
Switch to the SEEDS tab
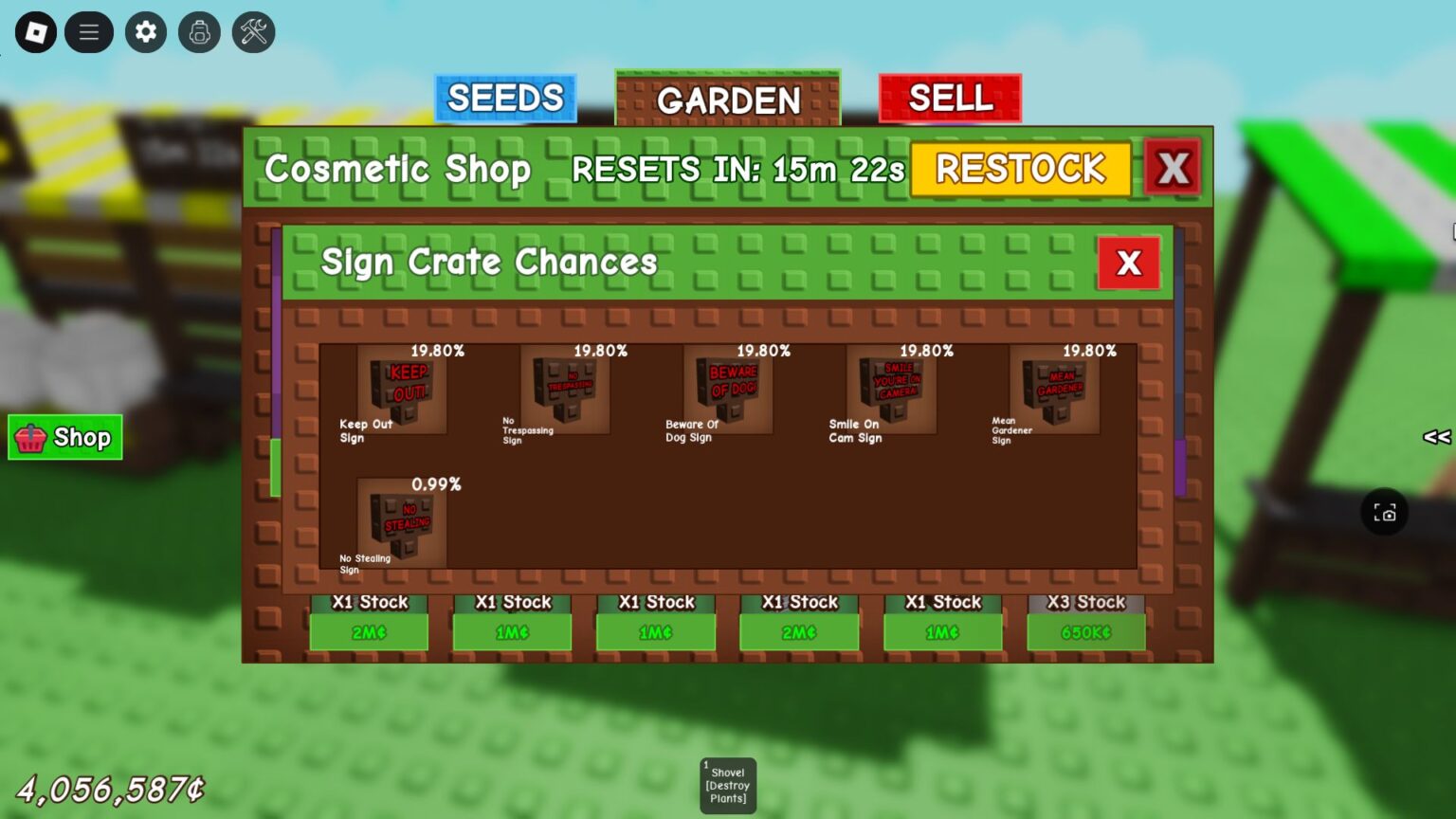point(504,98)
